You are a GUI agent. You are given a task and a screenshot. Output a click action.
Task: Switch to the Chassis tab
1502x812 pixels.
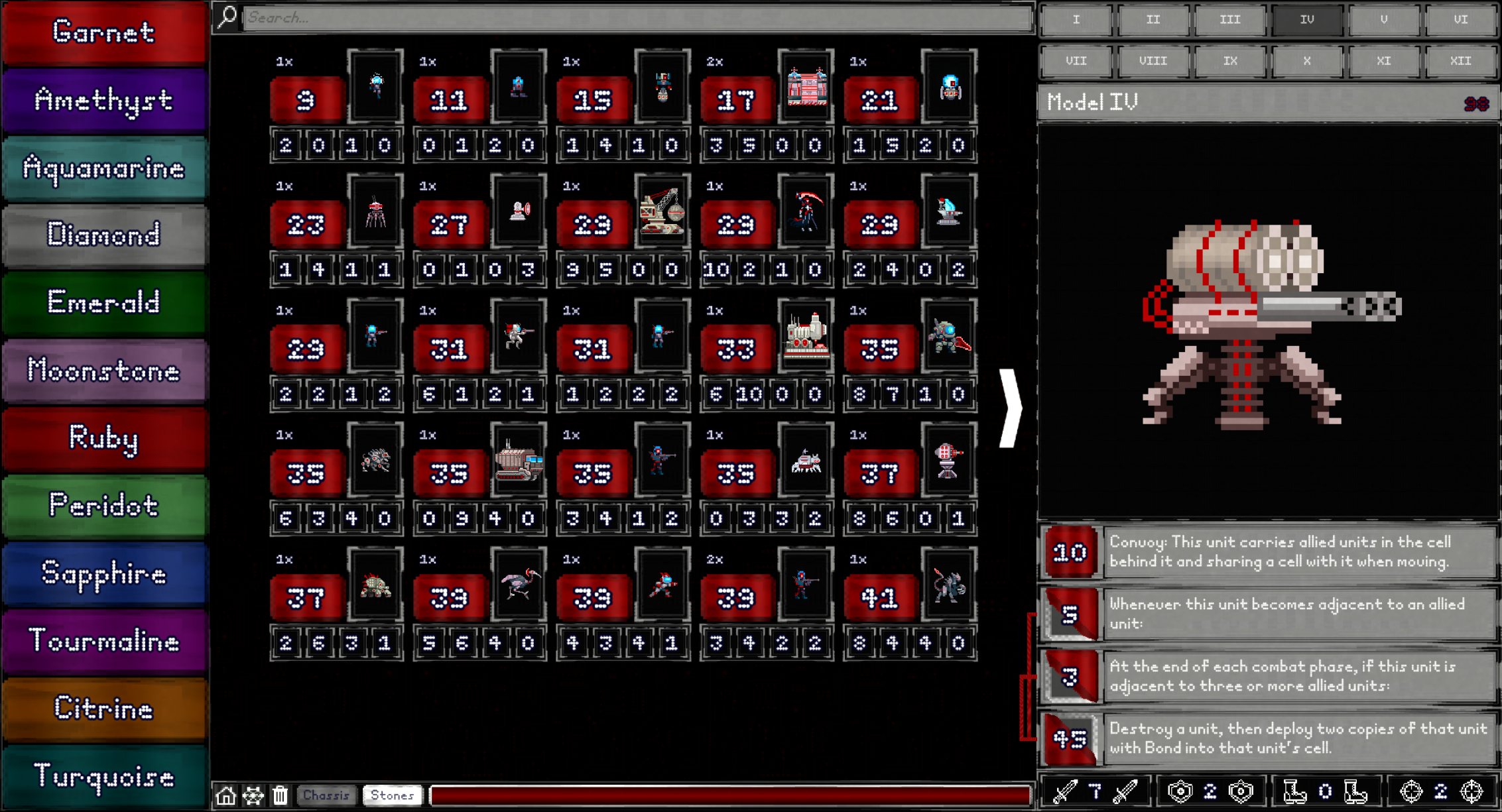tap(327, 795)
